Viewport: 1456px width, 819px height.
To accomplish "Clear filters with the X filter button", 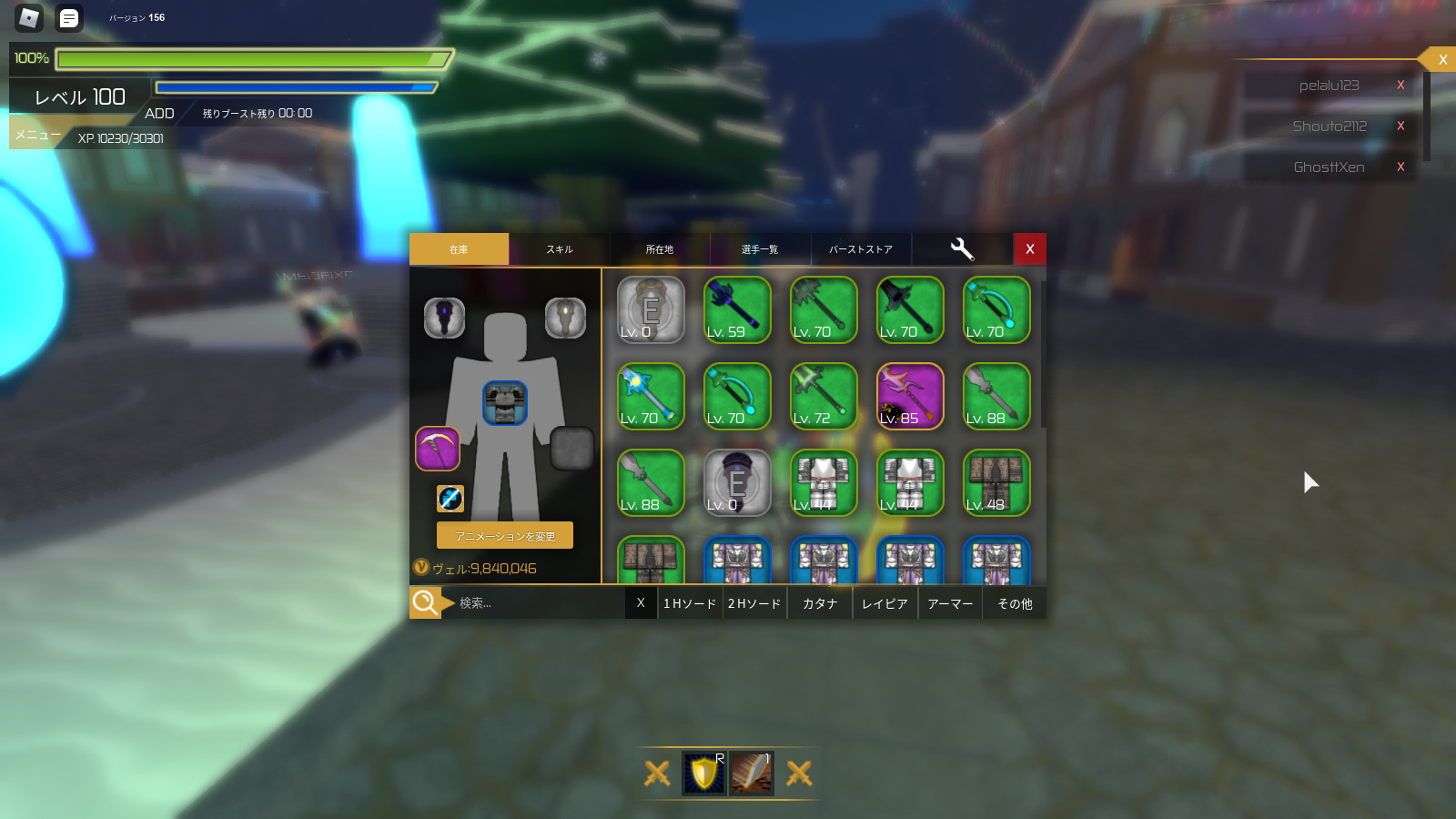I will click(x=641, y=602).
